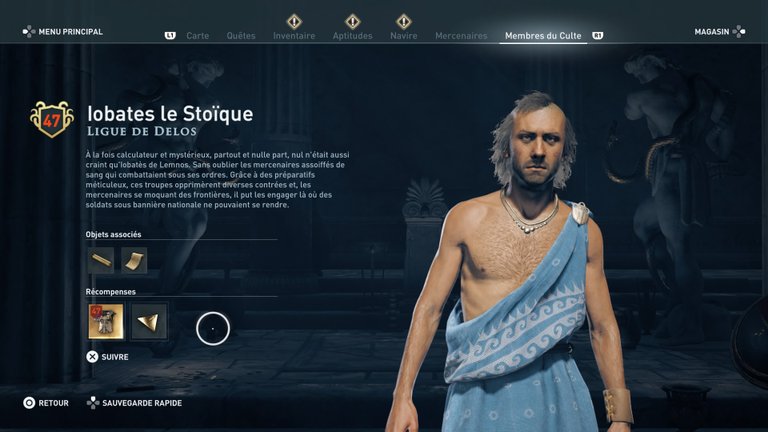Image resolution: width=768 pixels, height=432 pixels.
Task: Open the Mercenaires tab
Action: [x=461, y=36]
